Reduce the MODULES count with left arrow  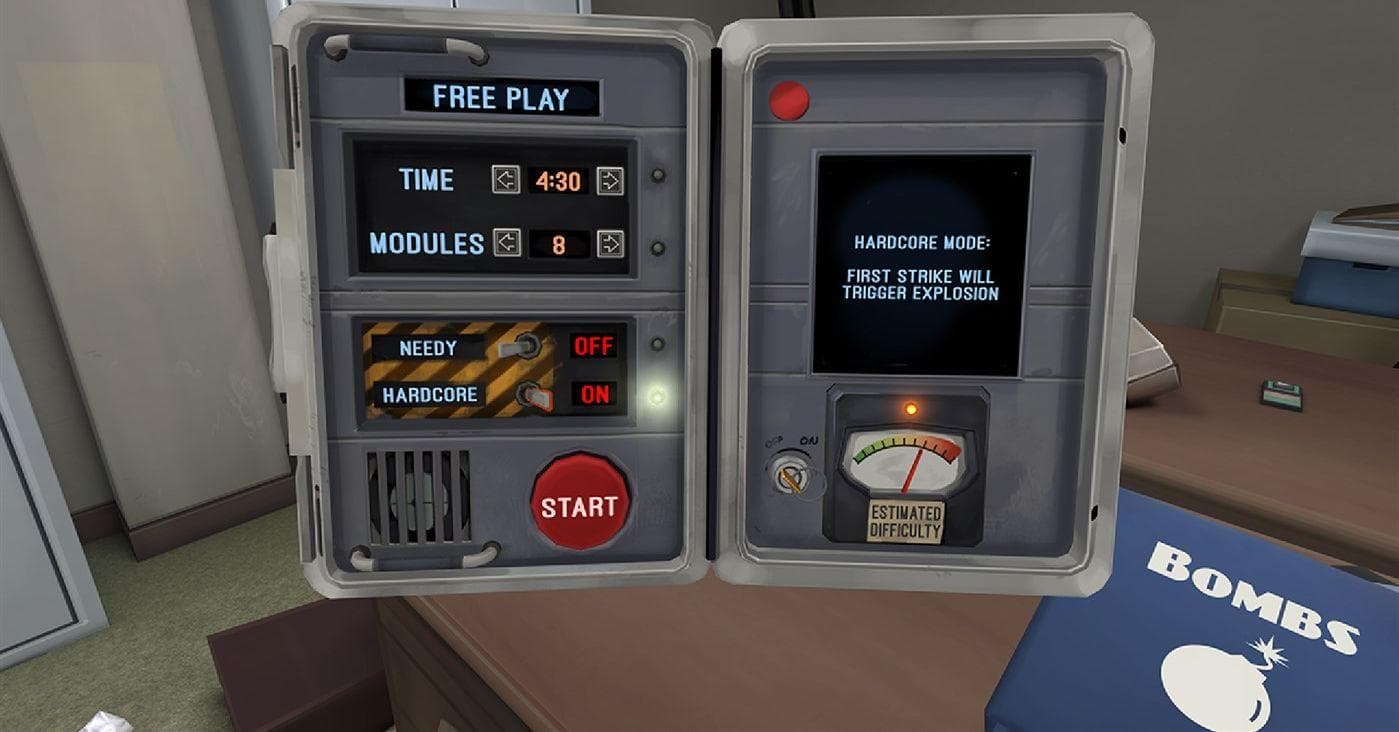tap(507, 243)
